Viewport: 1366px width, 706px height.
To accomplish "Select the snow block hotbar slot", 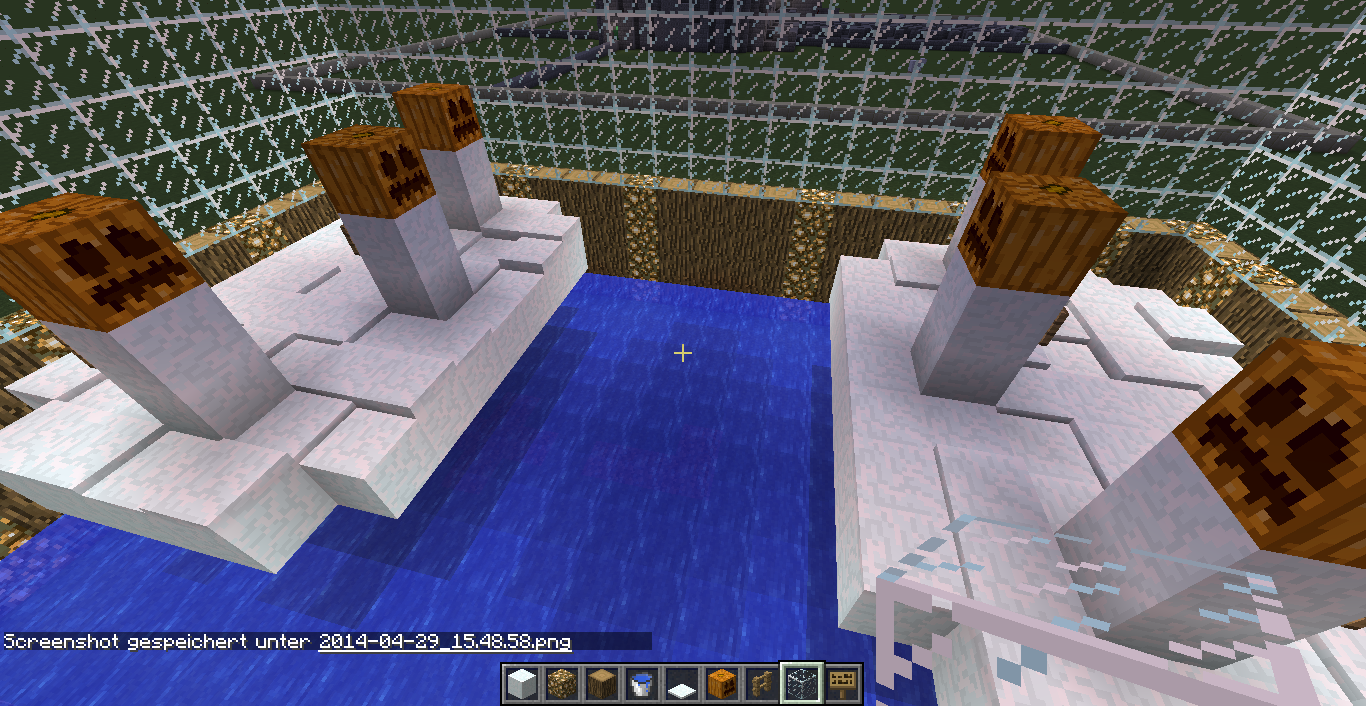I will point(521,684).
